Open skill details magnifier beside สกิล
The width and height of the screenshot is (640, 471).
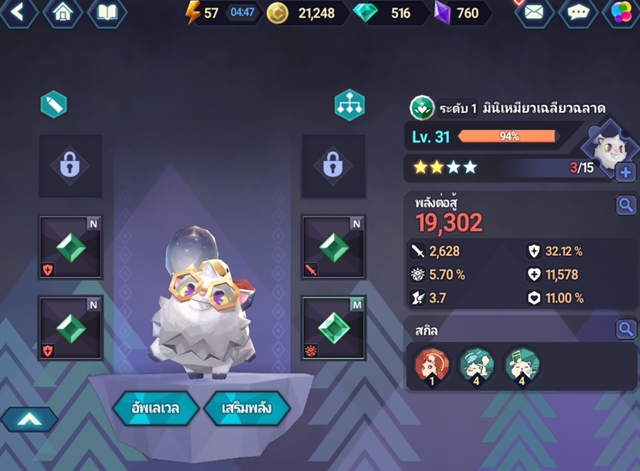(x=625, y=329)
